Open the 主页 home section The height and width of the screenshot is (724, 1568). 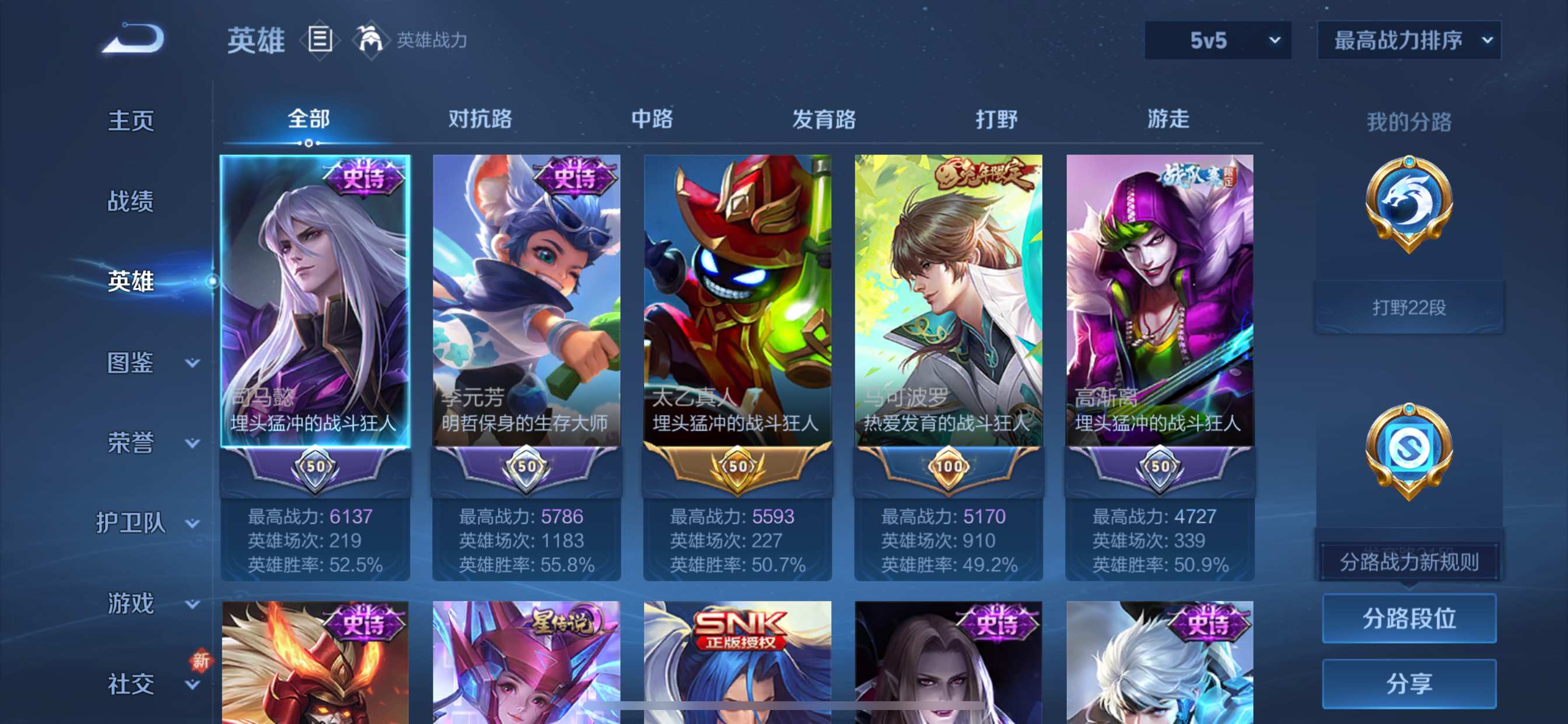(x=131, y=121)
